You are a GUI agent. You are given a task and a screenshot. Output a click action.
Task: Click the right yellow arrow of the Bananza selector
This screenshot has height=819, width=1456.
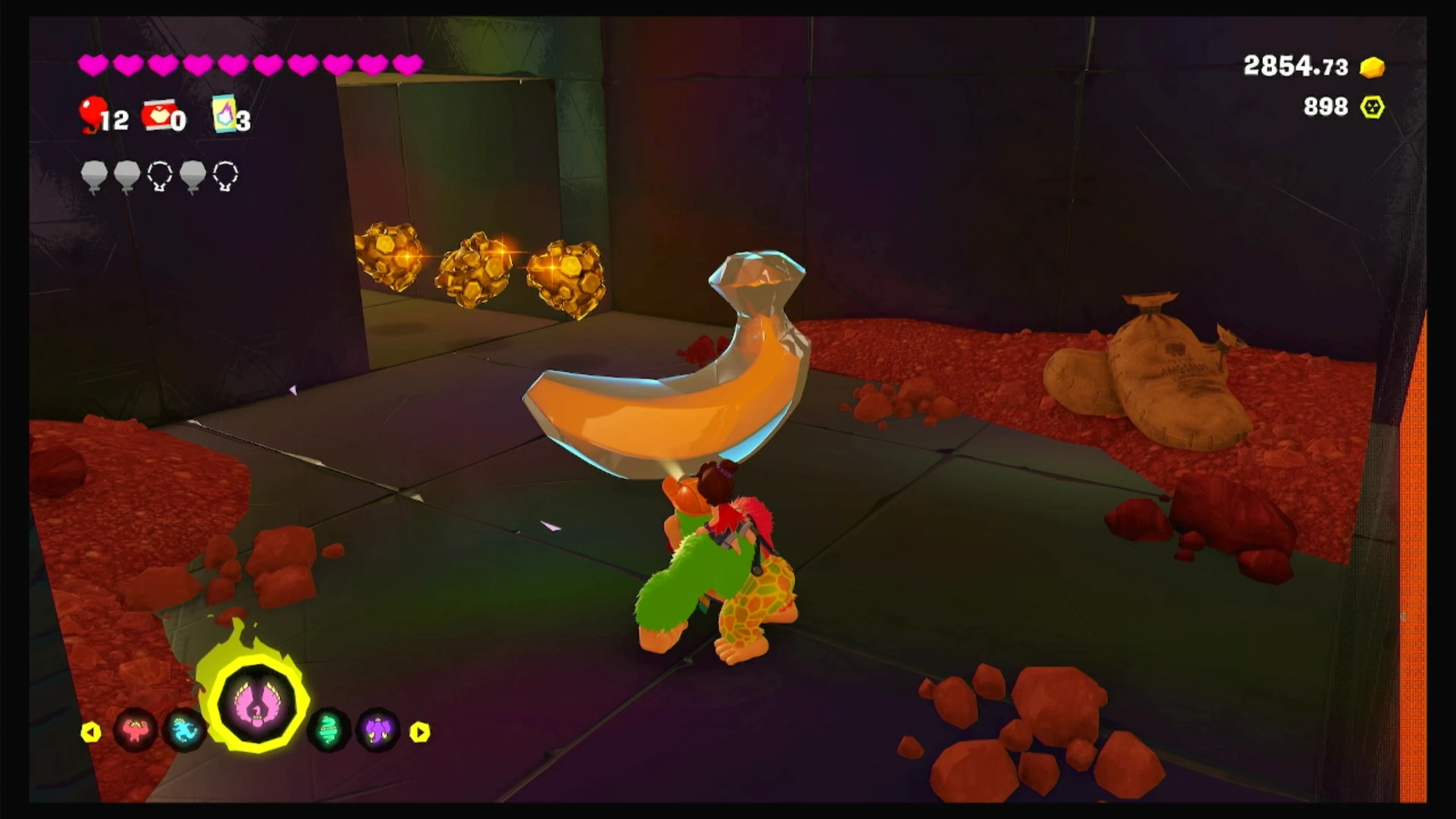coord(420,732)
